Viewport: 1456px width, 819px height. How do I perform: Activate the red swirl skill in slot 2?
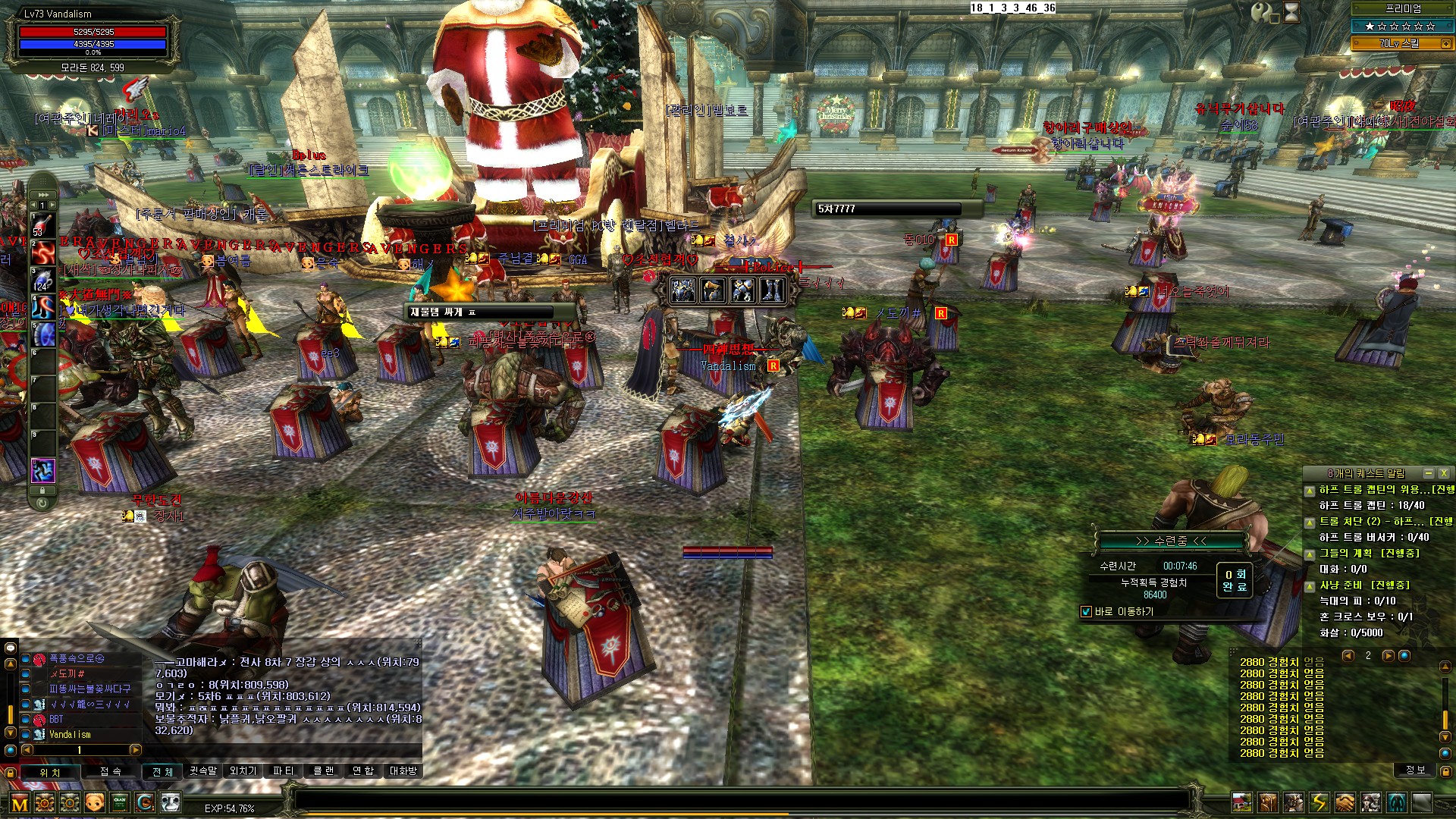tap(42, 253)
